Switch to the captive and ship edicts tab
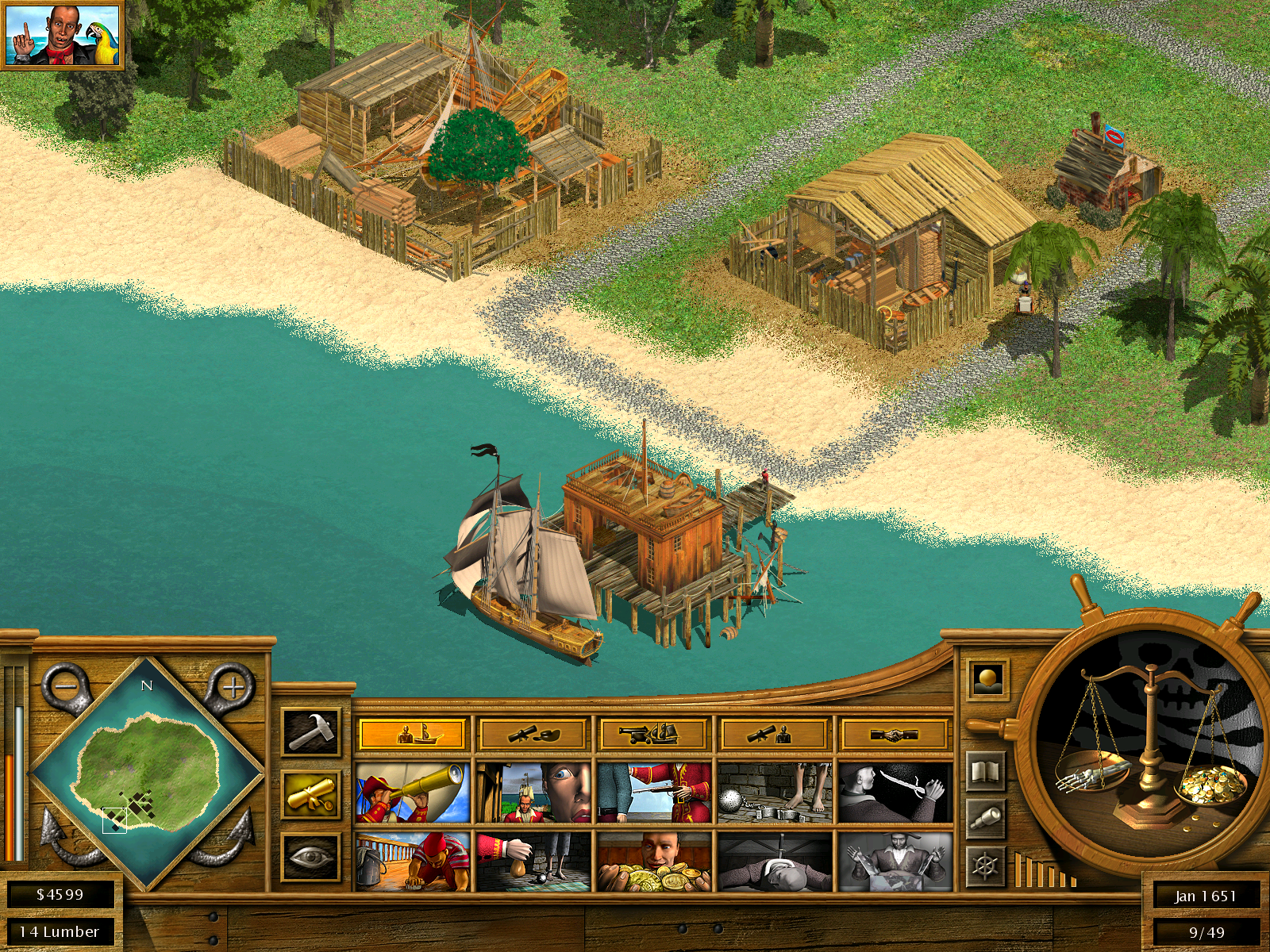The width and height of the screenshot is (1270, 952). tap(413, 734)
